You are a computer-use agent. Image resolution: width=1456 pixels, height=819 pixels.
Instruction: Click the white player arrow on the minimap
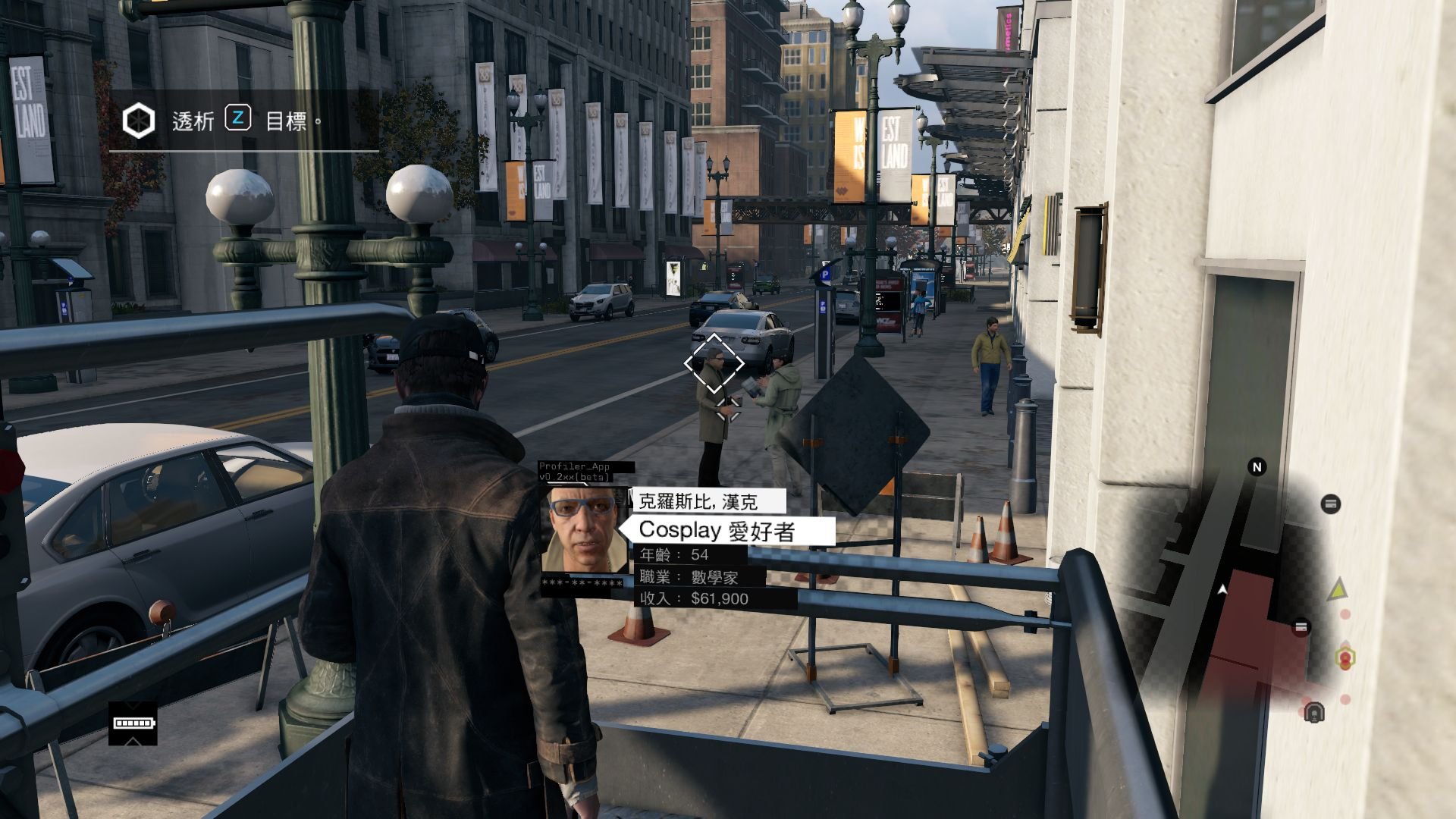click(1222, 588)
